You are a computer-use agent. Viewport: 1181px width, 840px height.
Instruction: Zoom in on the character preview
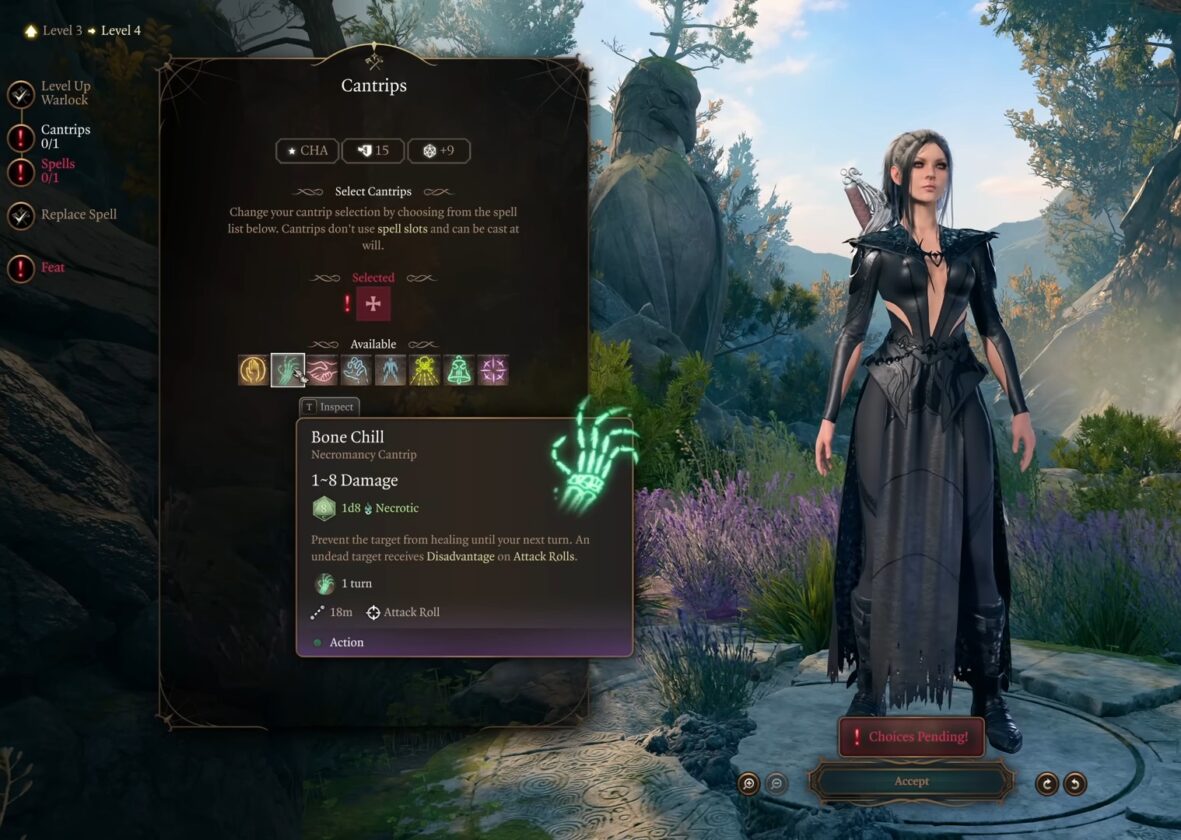(748, 783)
